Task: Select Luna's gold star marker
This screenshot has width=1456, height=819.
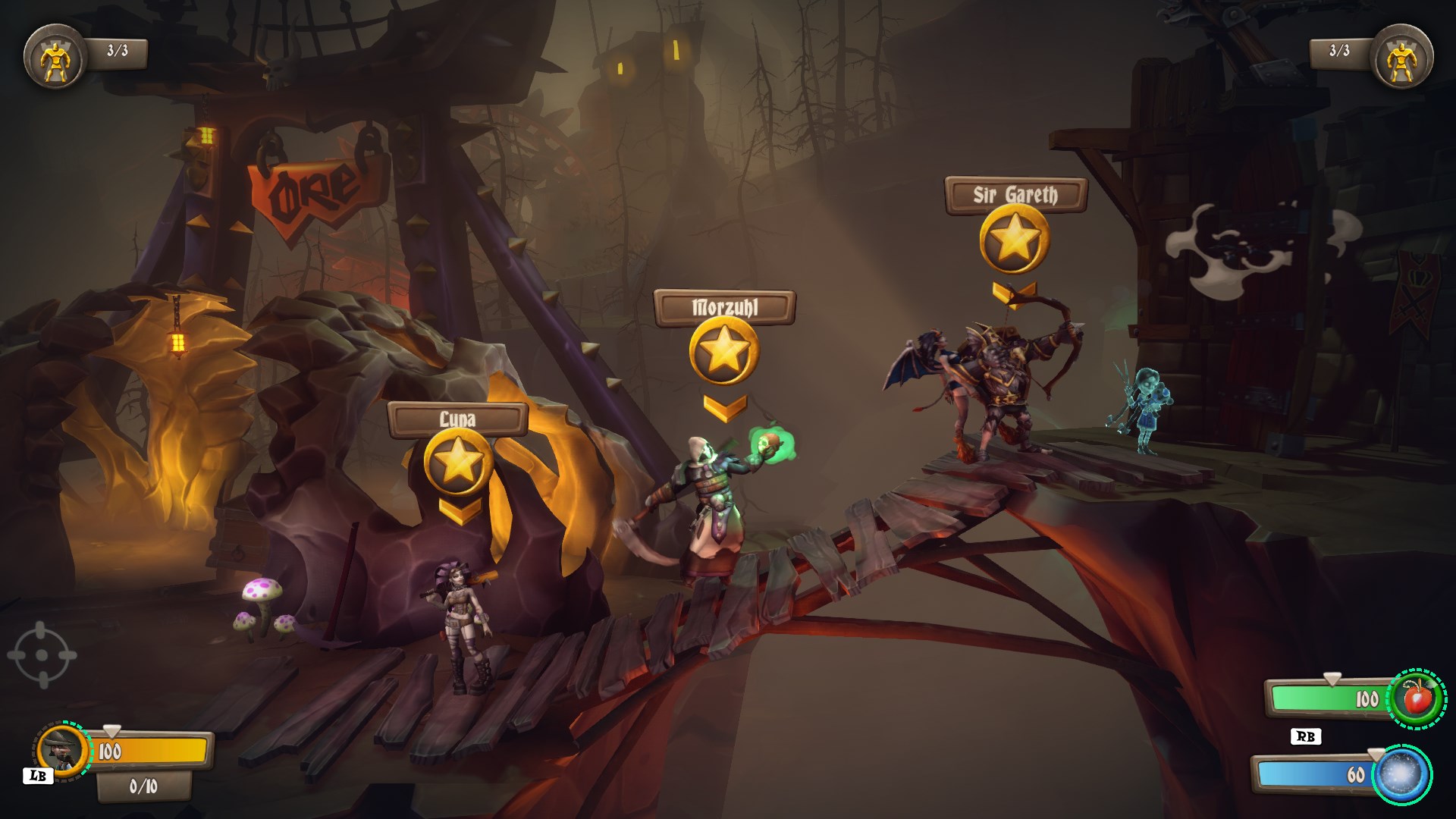Action: click(x=458, y=463)
